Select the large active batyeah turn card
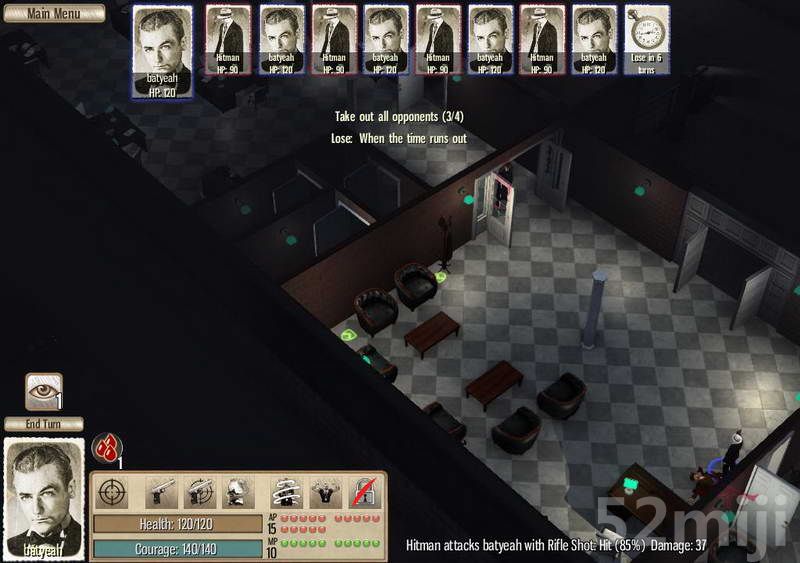This screenshot has width=800, height=563. pyautogui.click(x=162, y=53)
